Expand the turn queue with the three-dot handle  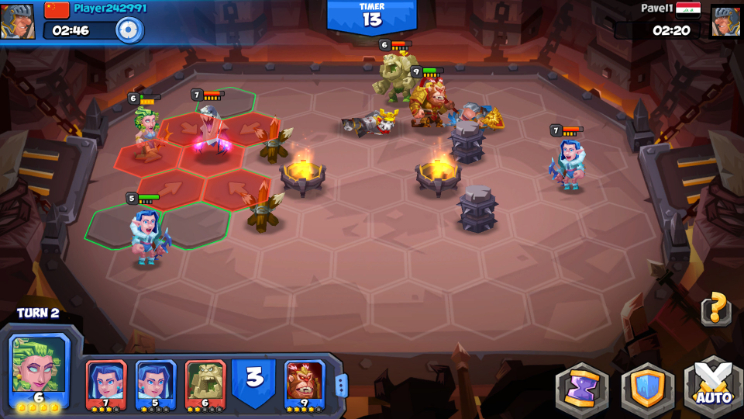(x=340, y=386)
